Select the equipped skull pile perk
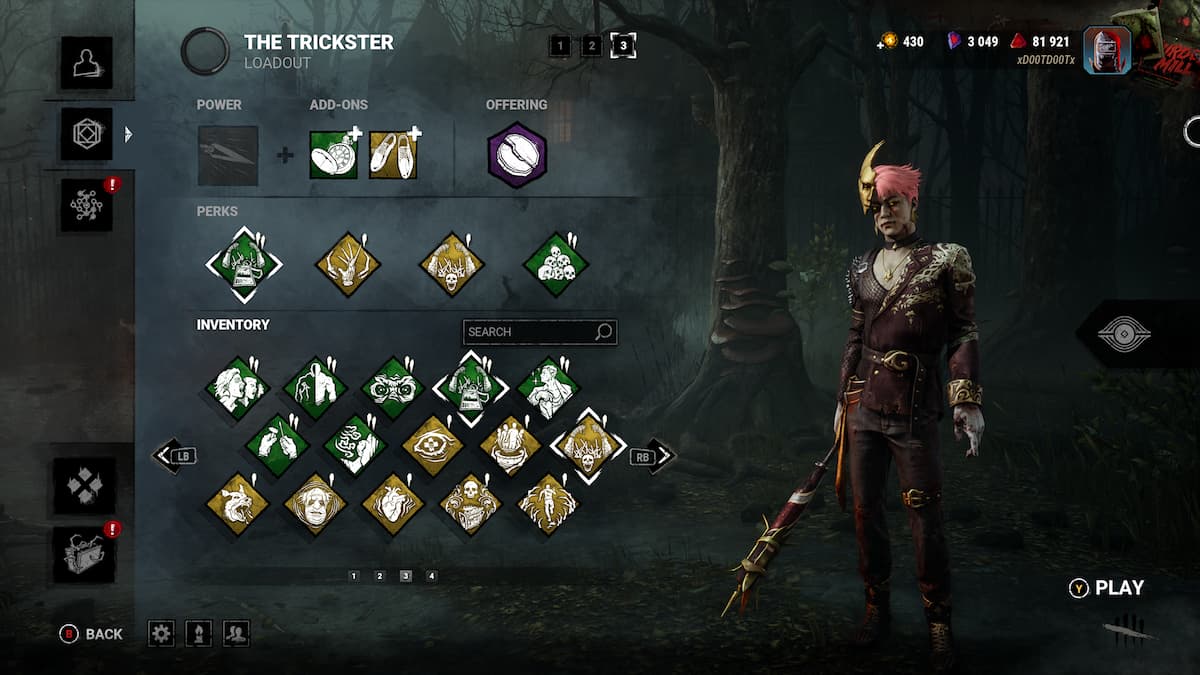The height and width of the screenshot is (675, 1200). 556,265
